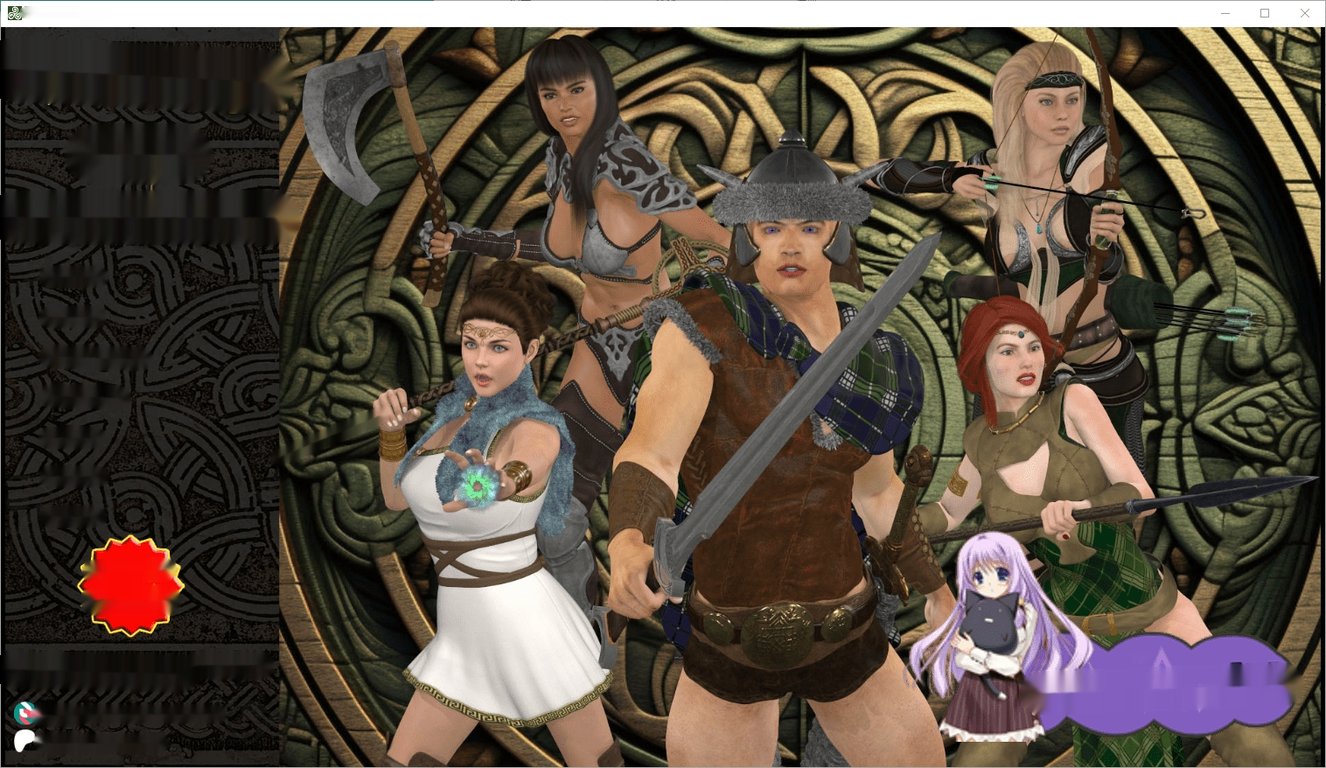Click the Patreon icon in the lower-left sidebar
Viewport: 1326px width, 768px height.
25,741
